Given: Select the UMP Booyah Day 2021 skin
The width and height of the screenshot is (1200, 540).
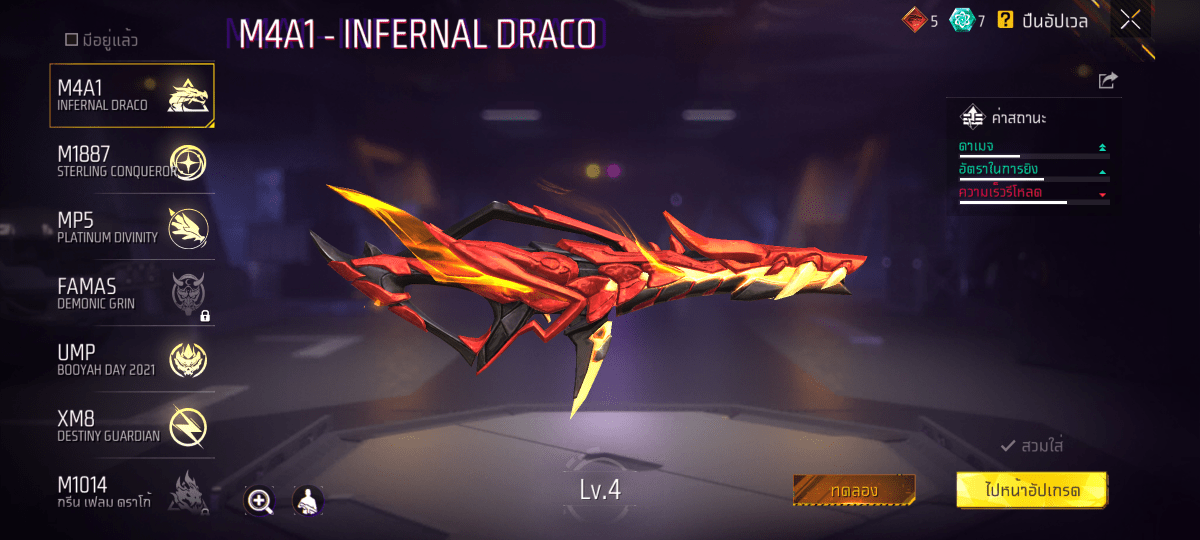Looking at the screenshot, I should (131, 359).
